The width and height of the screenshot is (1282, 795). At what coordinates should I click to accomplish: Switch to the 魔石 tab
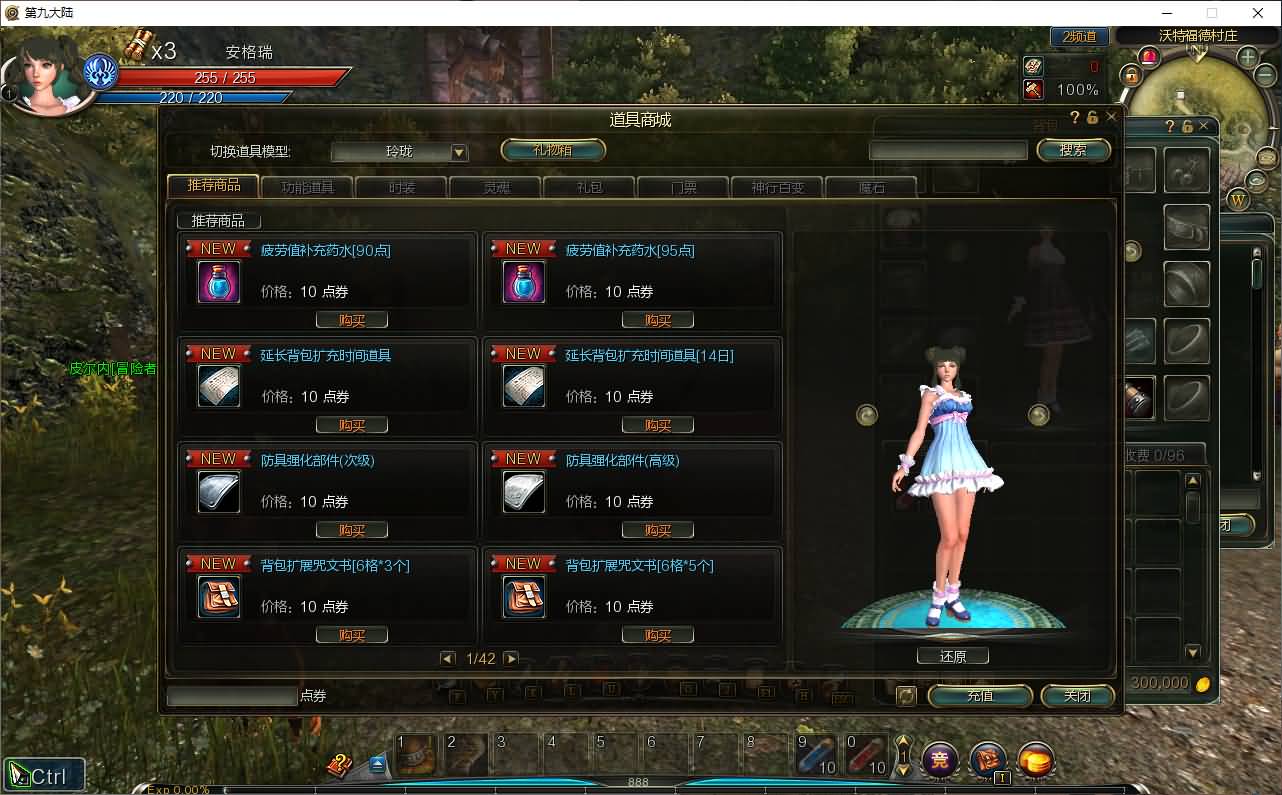coord(871,187)
